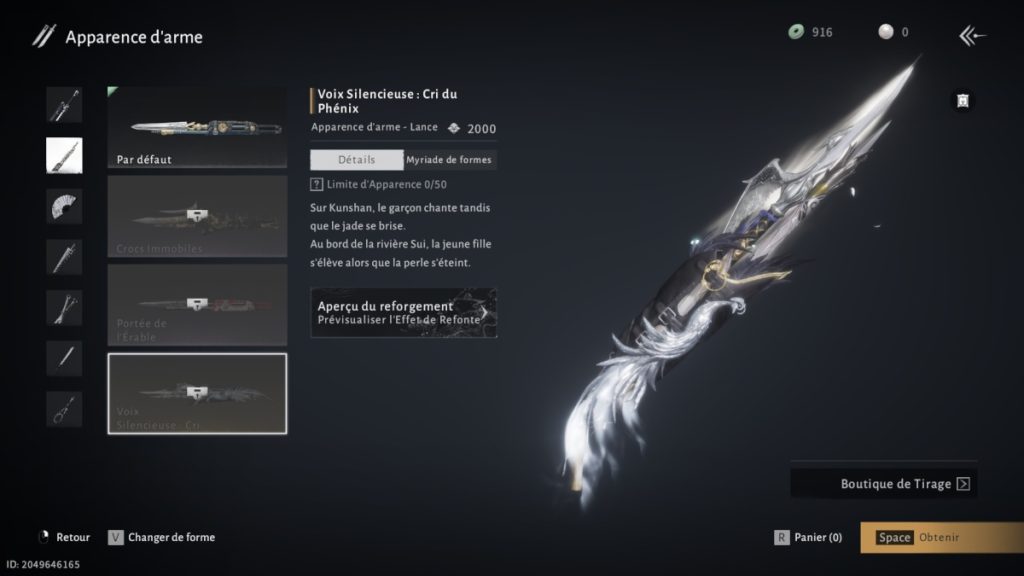1024x576 pixels.
Task: Choose the dual blades weapon category
Action: tap(64, 308)
